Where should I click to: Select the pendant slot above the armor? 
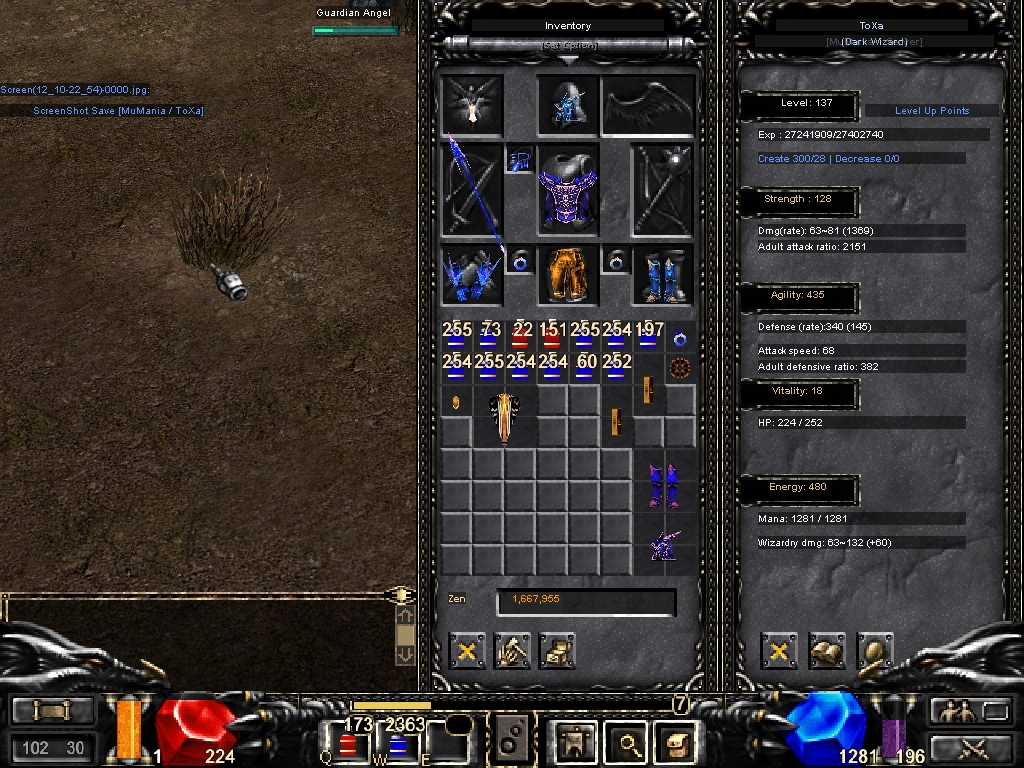pos(520,160)
